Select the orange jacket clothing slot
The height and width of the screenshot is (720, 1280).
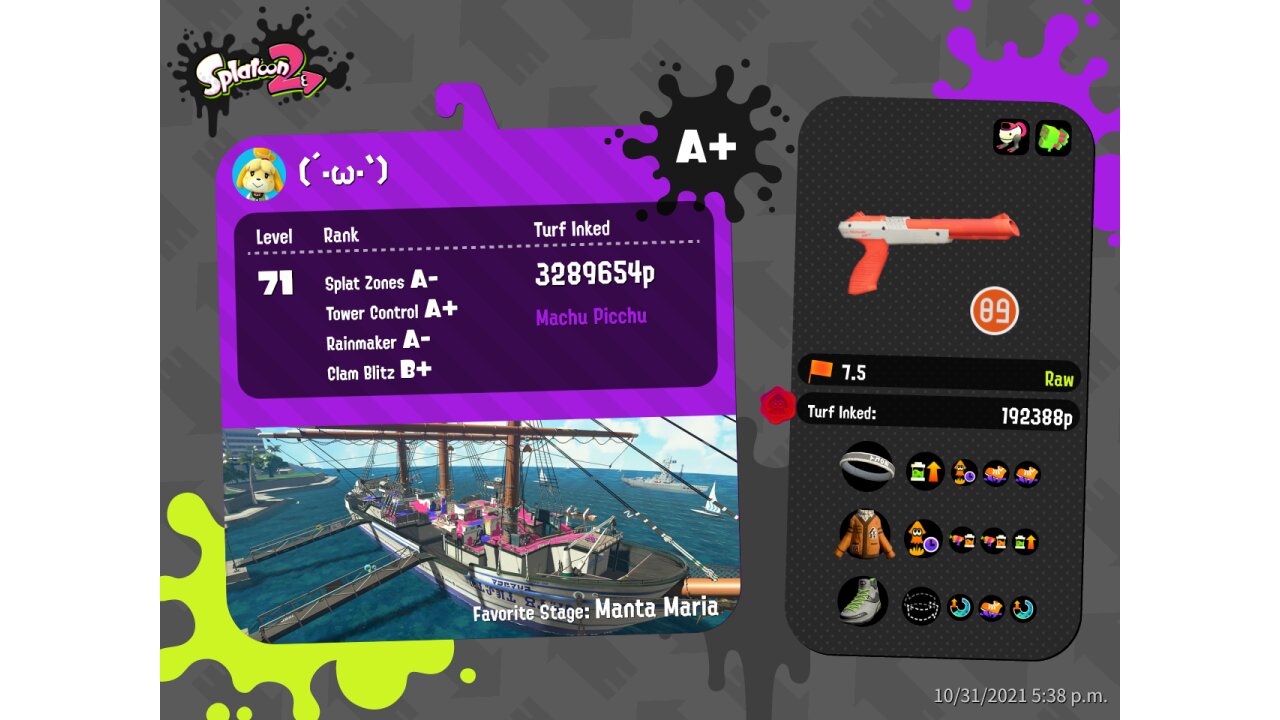pos(865,535)
